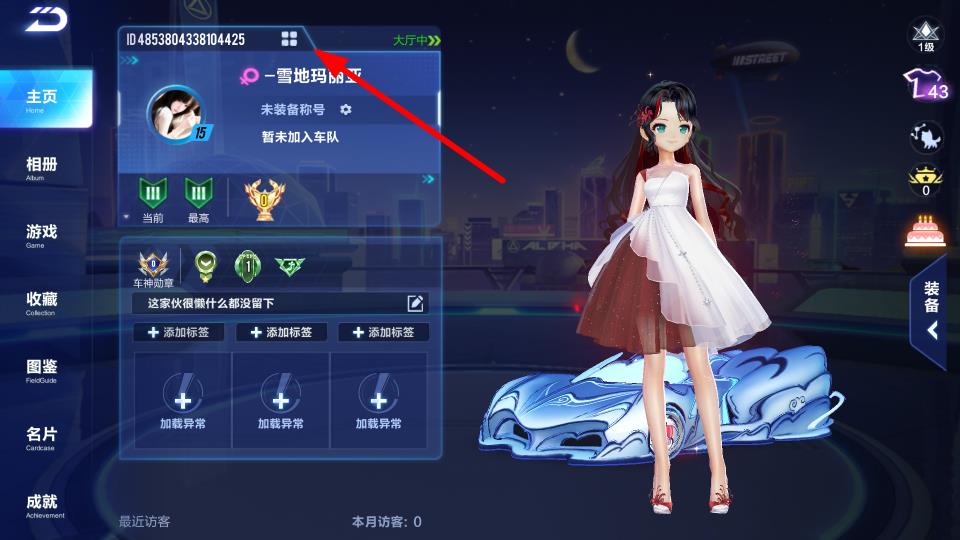This screenshot has width=960, height=540.
Task: Open the birthday cake icon
Action: (925, 231)
